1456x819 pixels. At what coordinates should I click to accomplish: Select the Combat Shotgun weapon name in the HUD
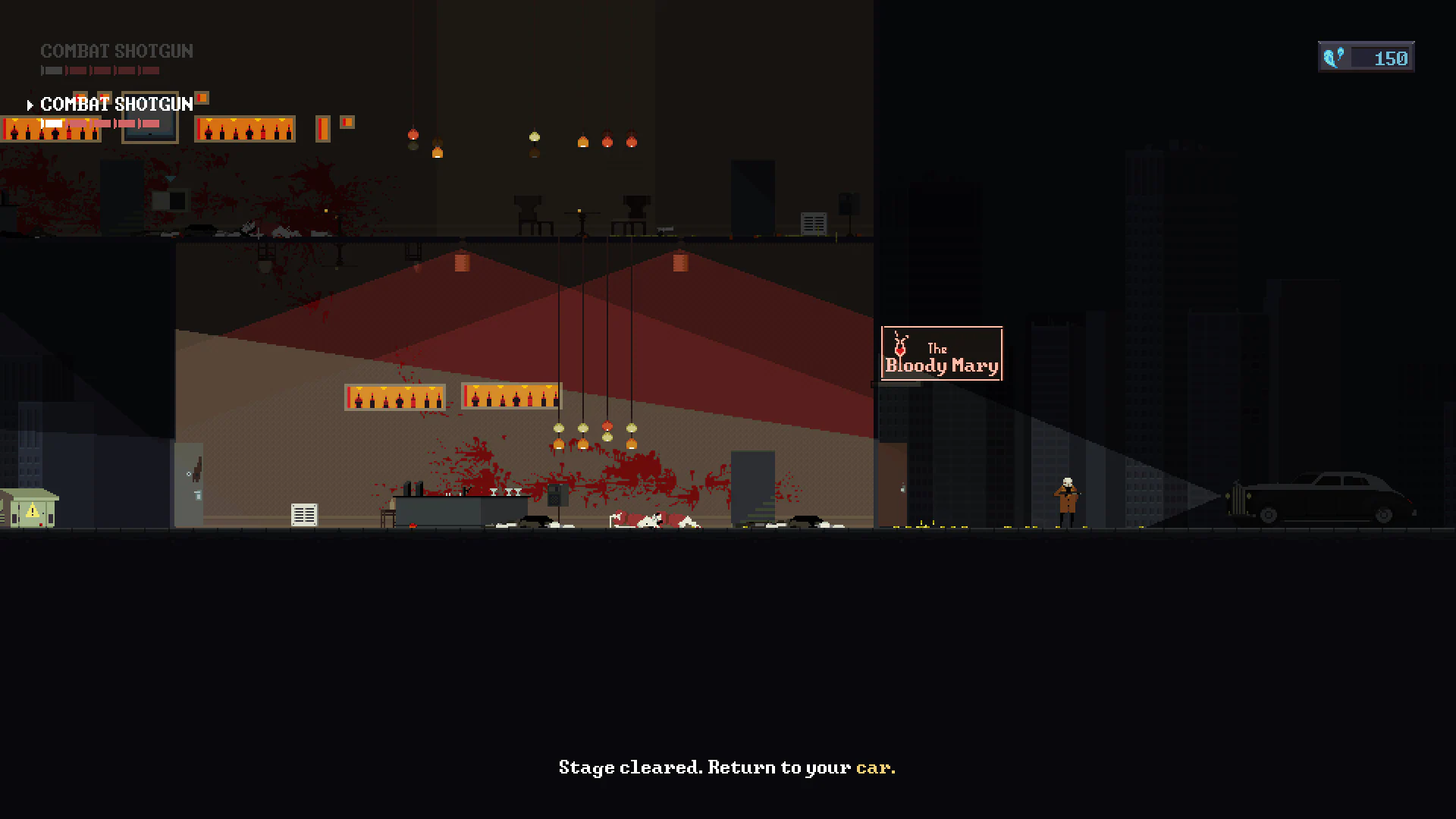coord(117,51)
